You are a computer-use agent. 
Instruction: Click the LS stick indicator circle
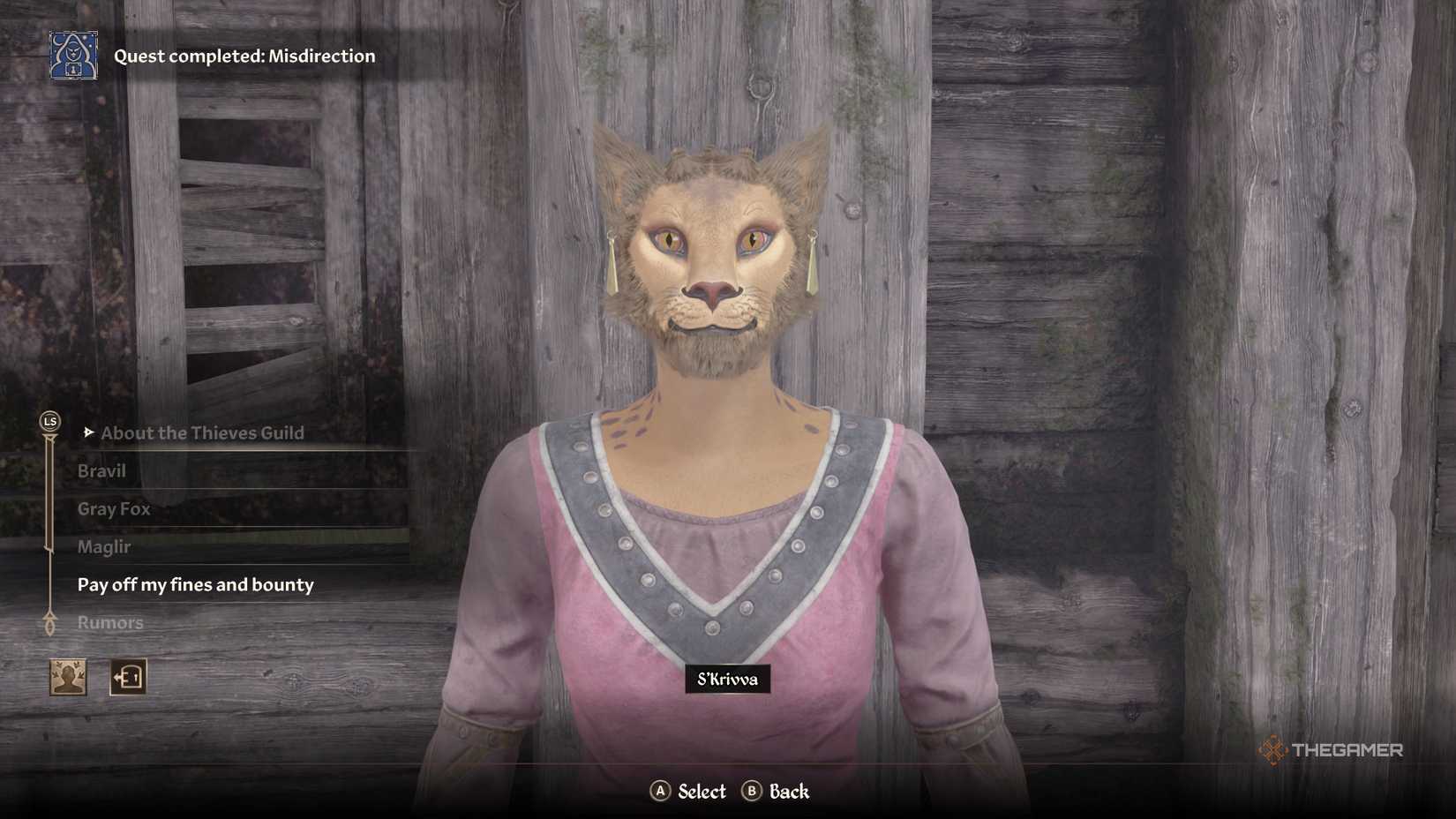[49, 422]
